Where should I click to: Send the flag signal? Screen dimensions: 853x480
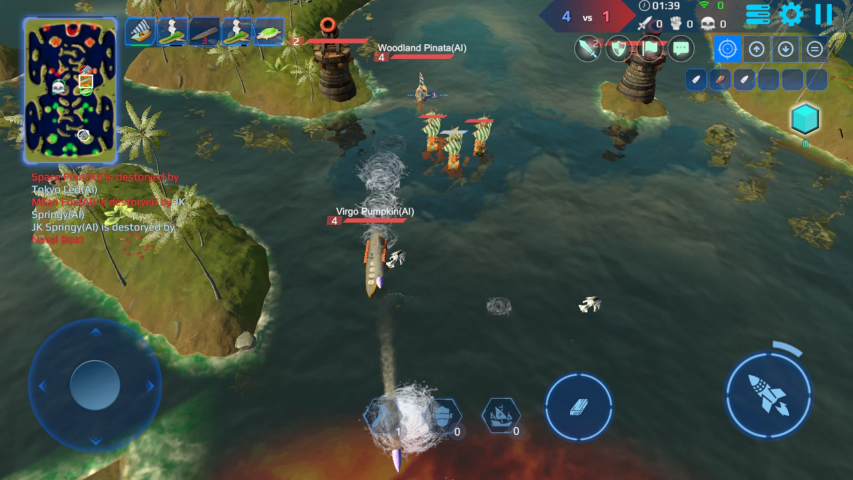[650, 47]
